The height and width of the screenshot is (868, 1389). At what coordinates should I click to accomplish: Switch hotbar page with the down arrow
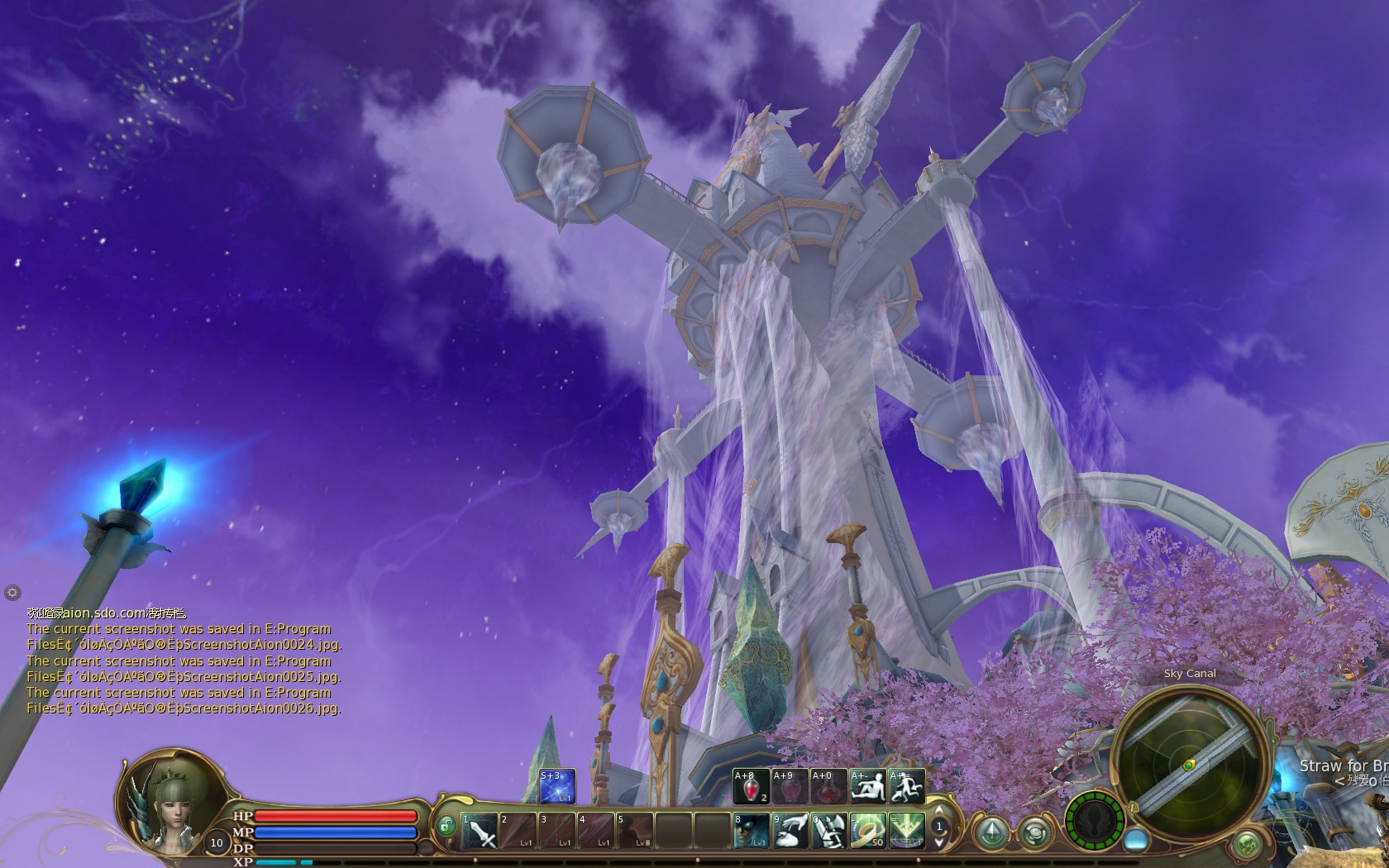(938, 842)
